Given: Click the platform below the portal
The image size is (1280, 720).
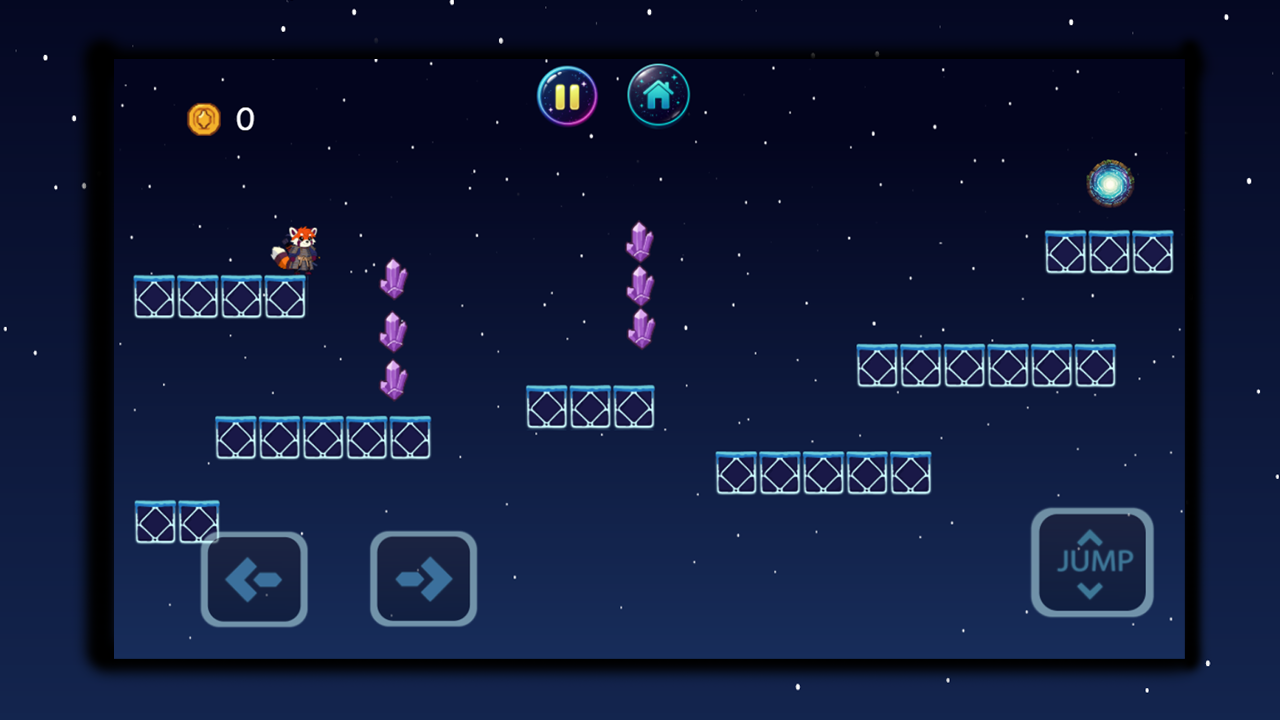Looking at the screenshot, I should (1109, 252).
